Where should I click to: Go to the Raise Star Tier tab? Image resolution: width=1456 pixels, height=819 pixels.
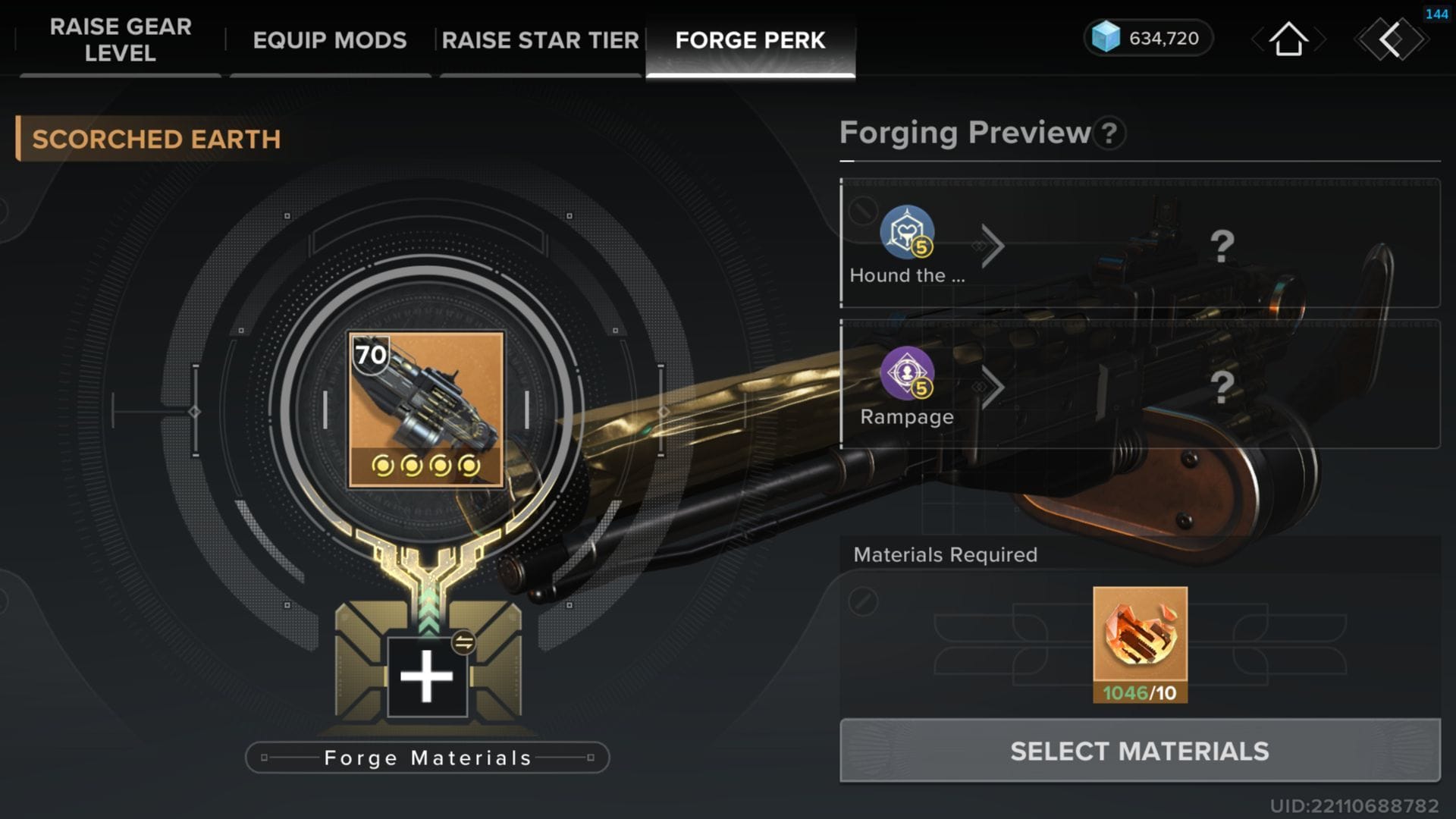click(540, 39)
